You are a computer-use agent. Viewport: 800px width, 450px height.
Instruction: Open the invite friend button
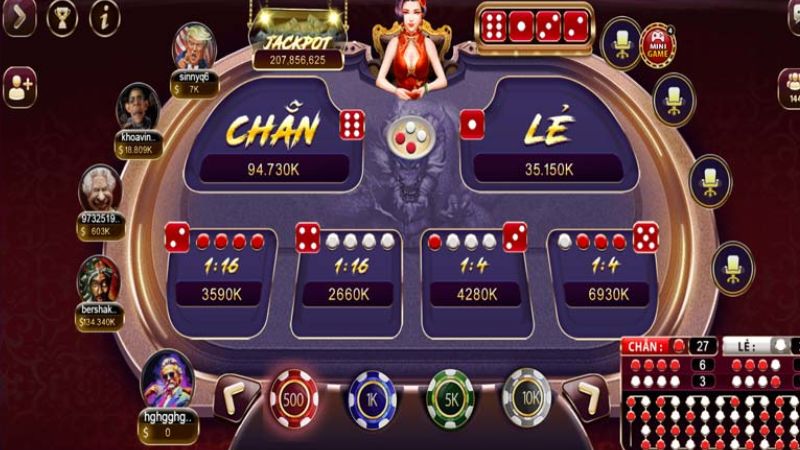pyautogui.click(x=19, y=88)
